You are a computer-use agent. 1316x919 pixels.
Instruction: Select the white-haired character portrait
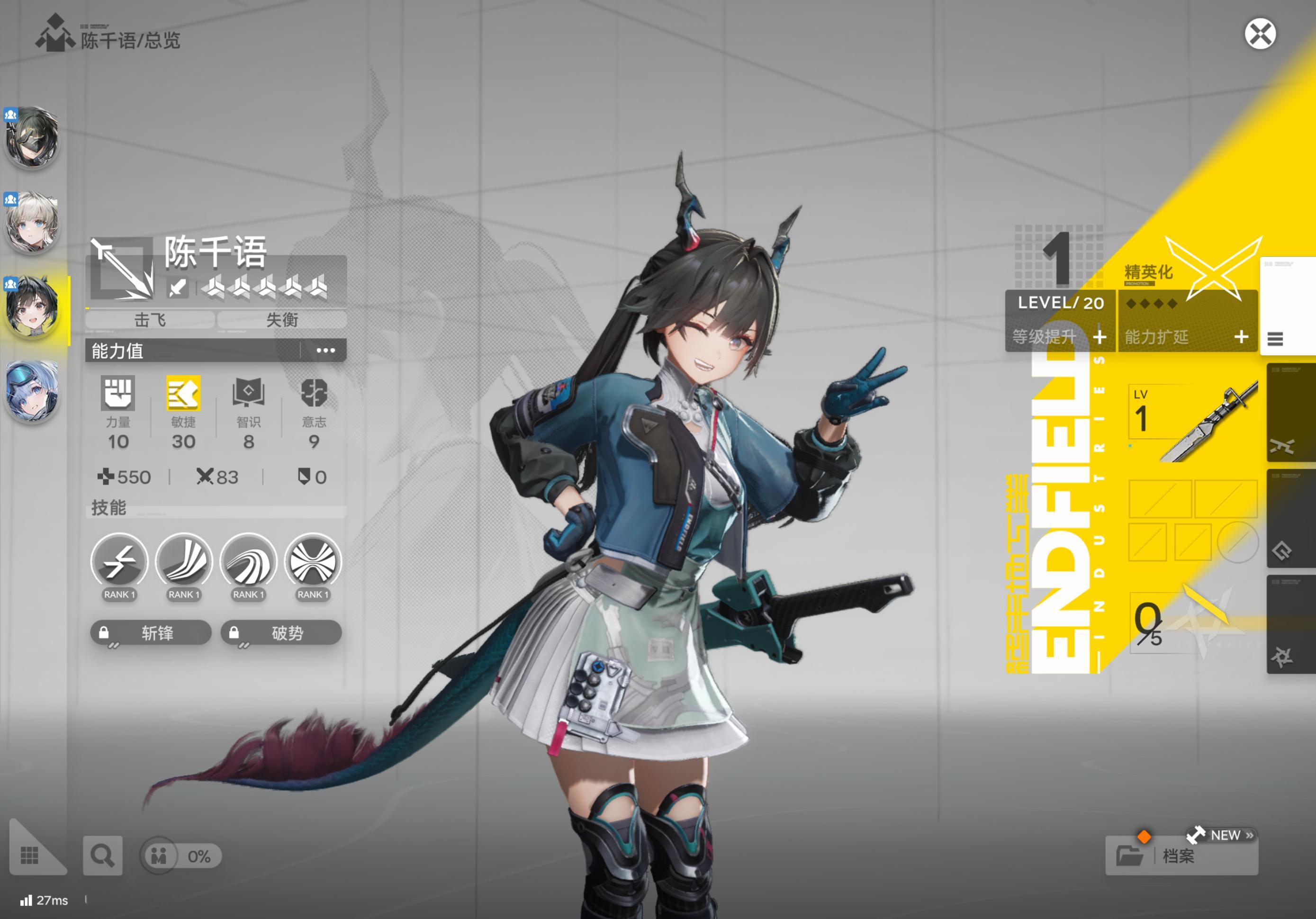click(x=32, y=223)
